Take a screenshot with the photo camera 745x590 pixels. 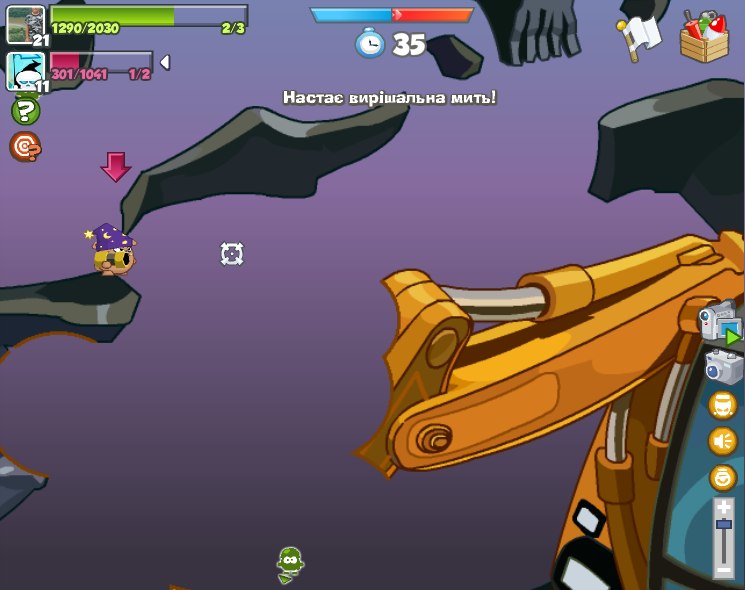point(723,367)
